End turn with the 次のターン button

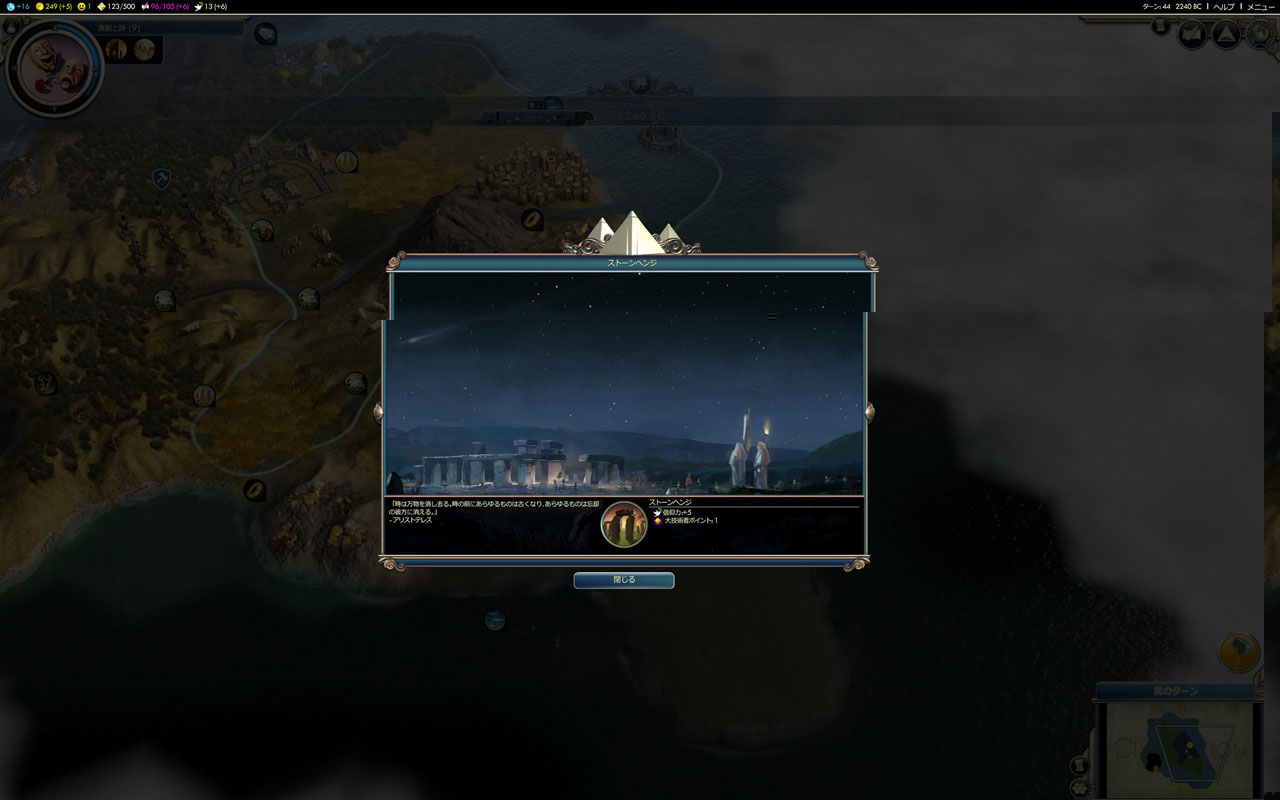[1176, 691]
